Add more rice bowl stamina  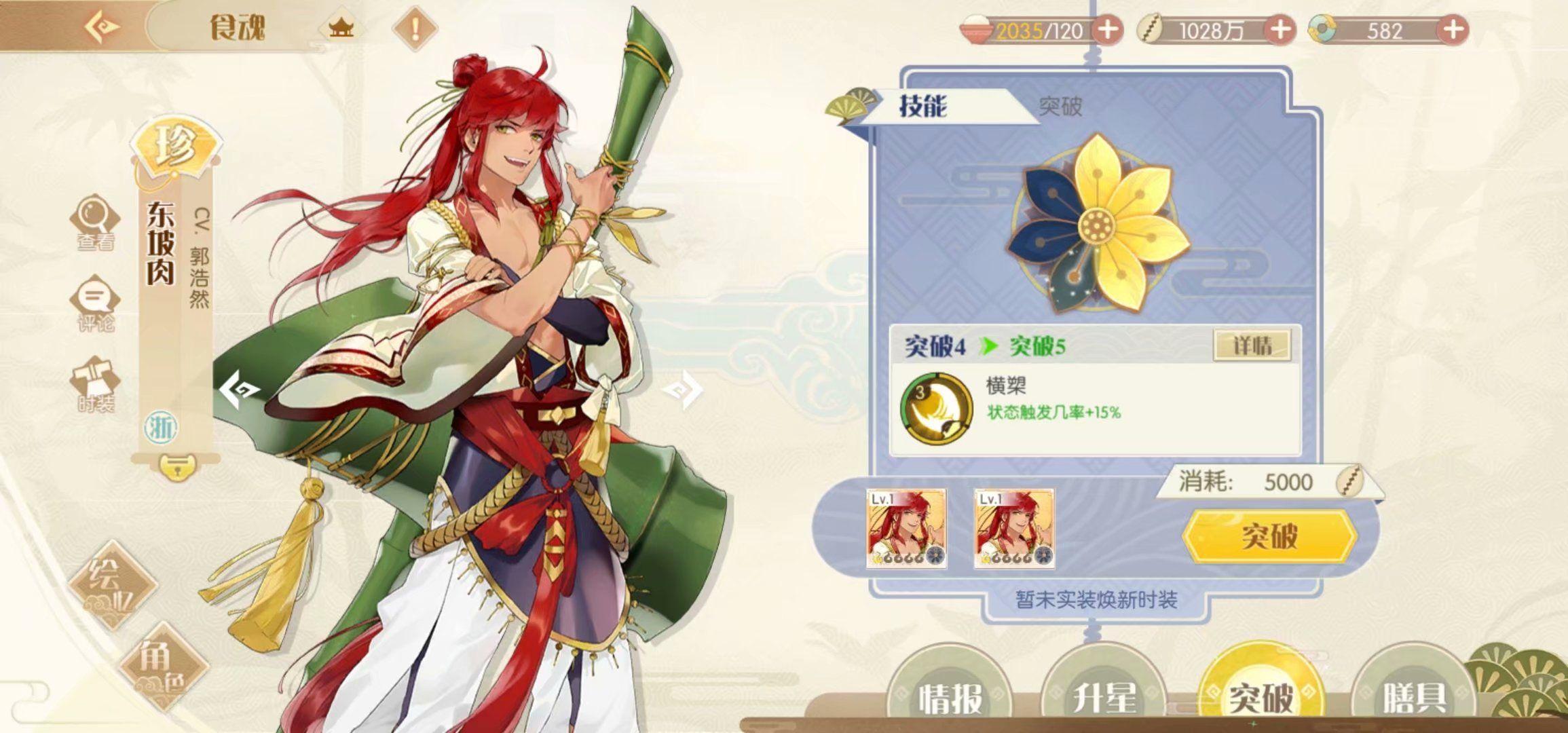(1107, 31)
